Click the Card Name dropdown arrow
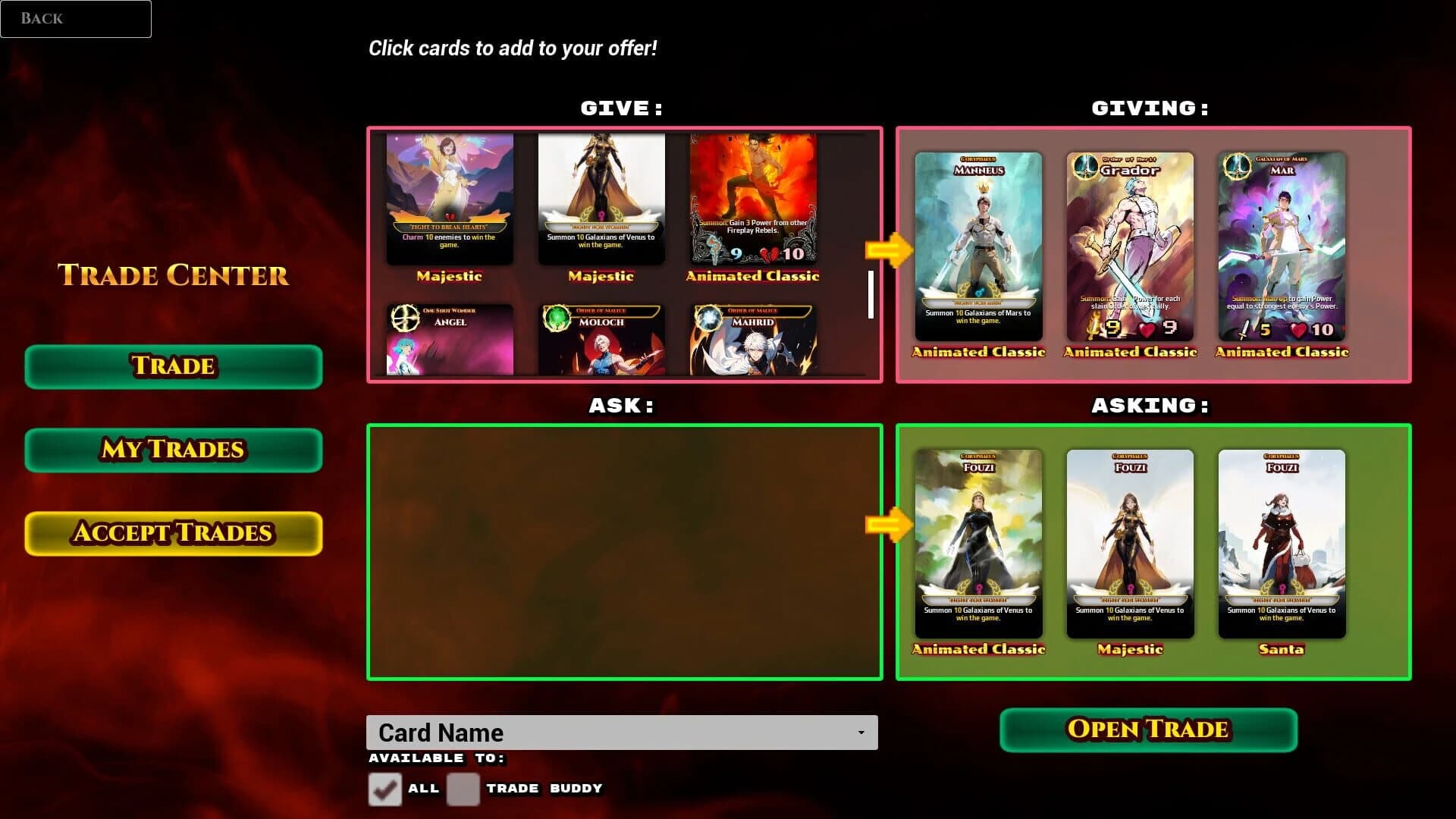Image resolution: width=1456 pixels, height=819 pixels. [x=861, y=732]
